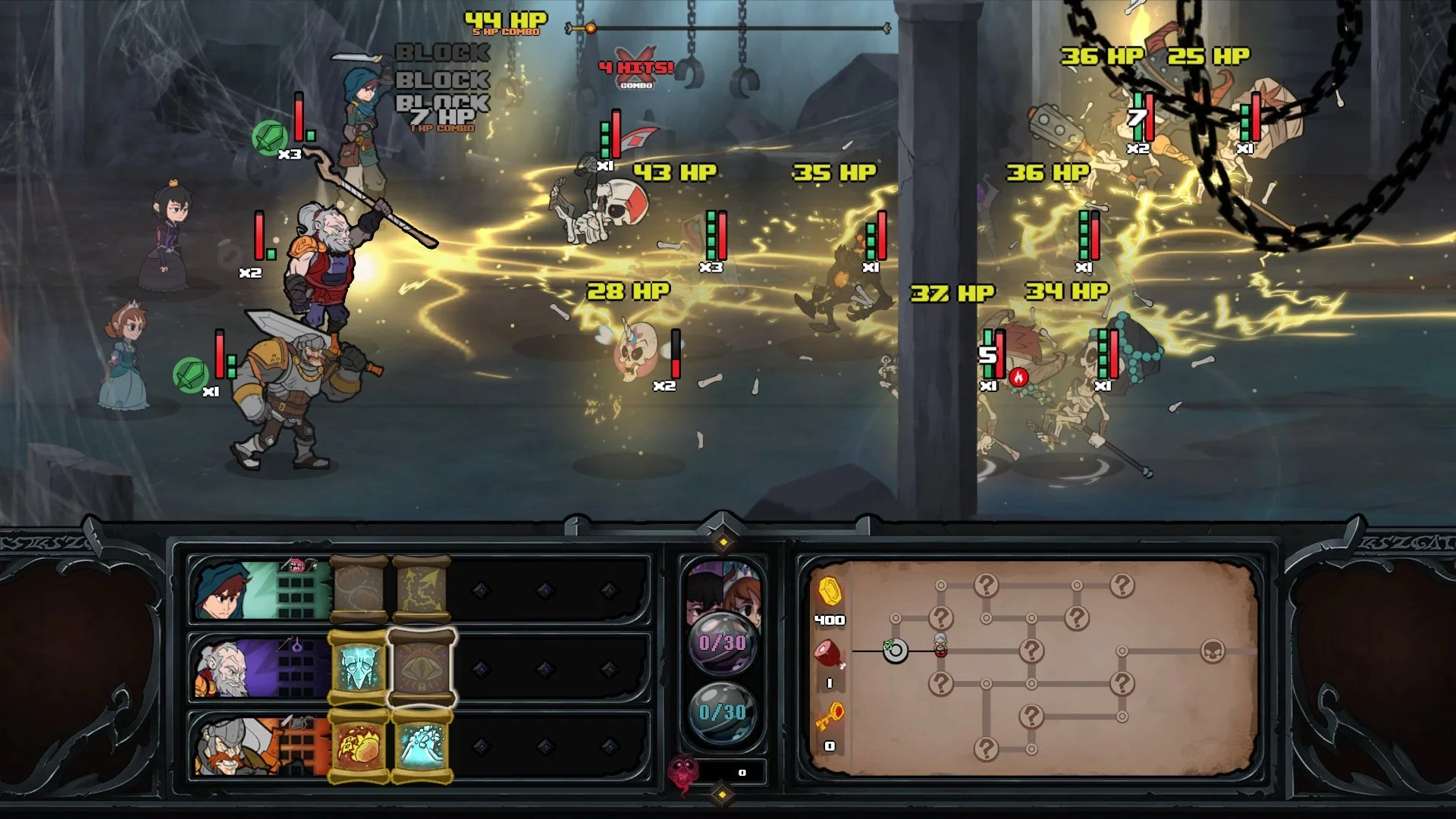Click the gold coin currency icon
The height and width of the screenshot is (819, 1456).
pyautogui.click(x=830, y=591)
